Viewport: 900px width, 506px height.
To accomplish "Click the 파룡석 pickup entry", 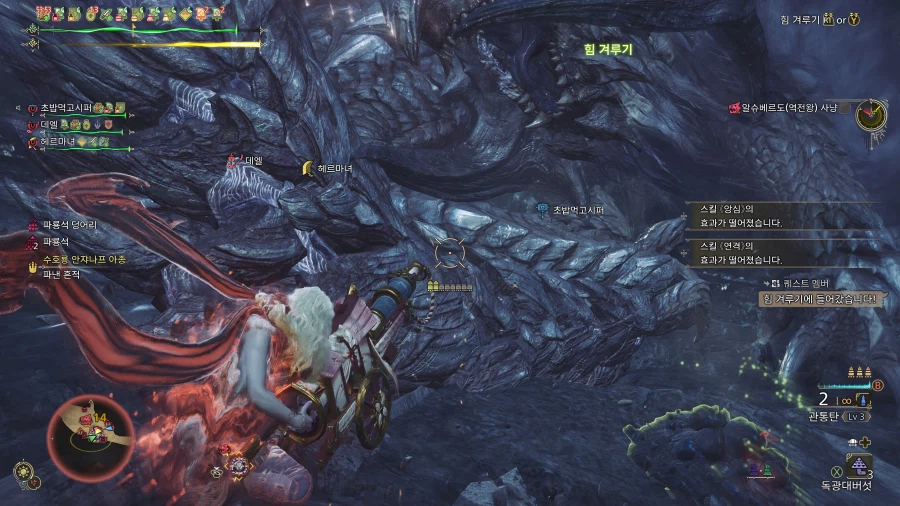I will tap(56, 242).
